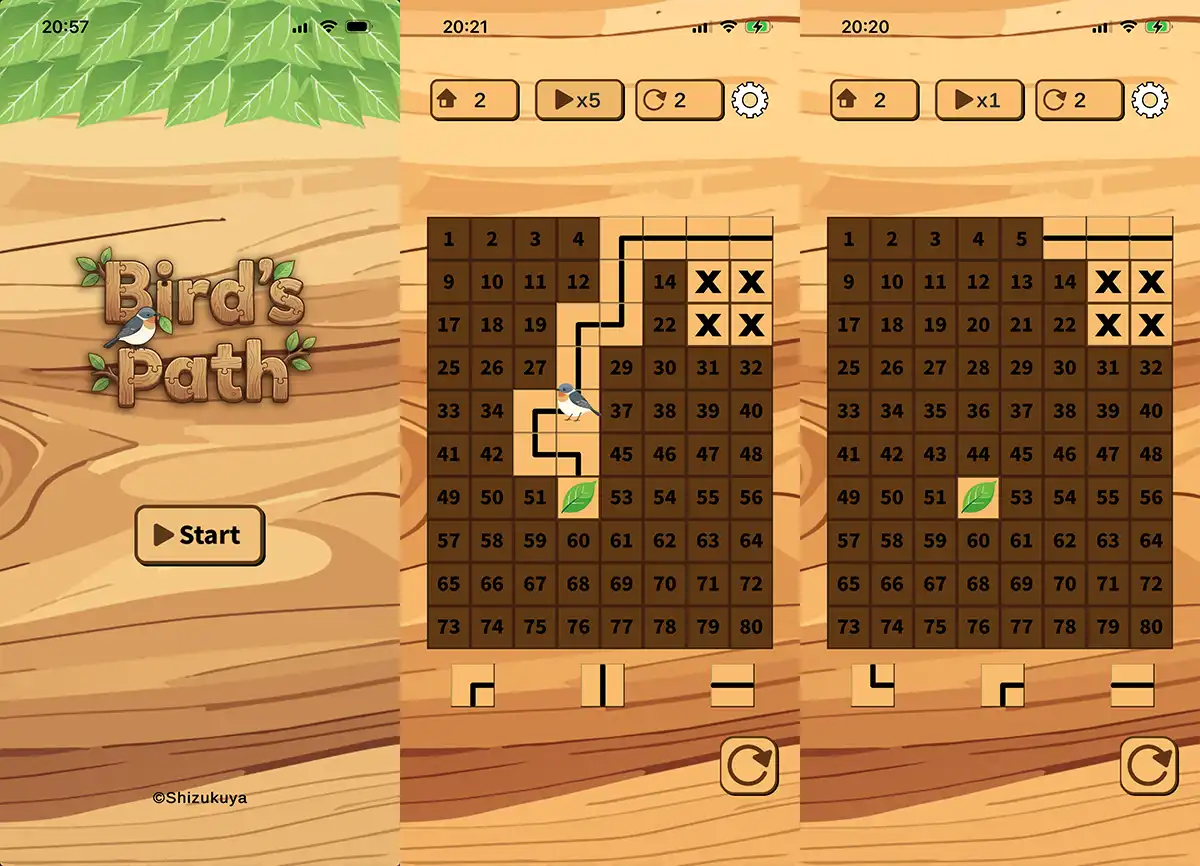The height and width of the screenshot is (866, 1200).
Task: Toggle the x1 speed button
Action: coord(978,100)
